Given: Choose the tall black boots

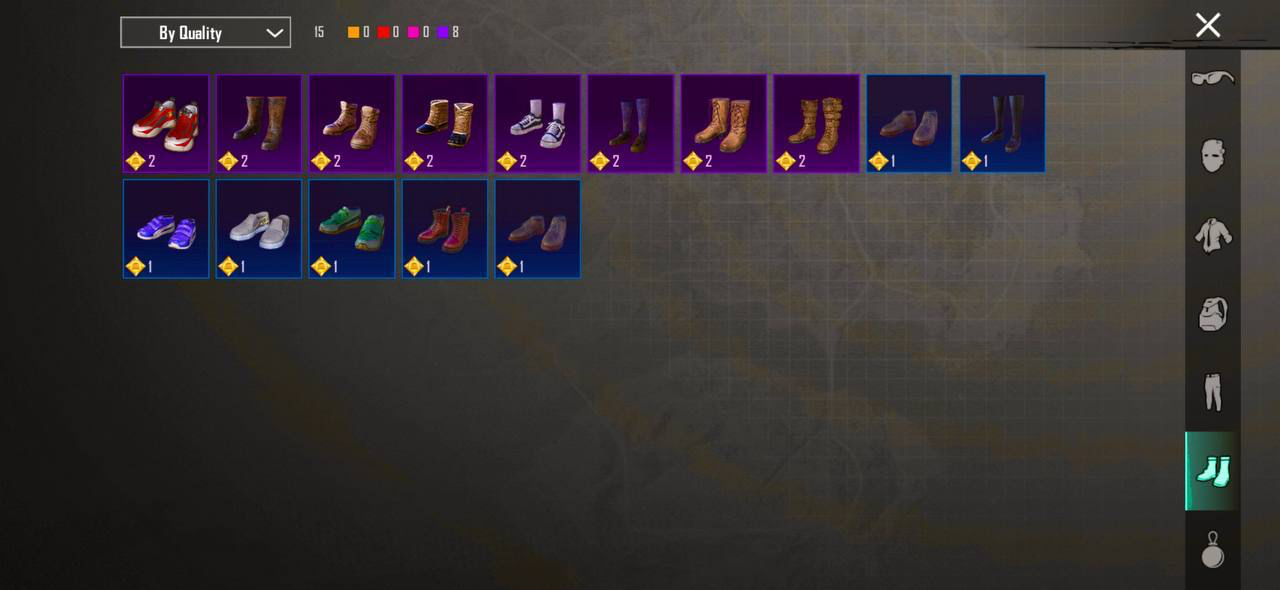Looking at the screenshot, I should point(1002,123).
